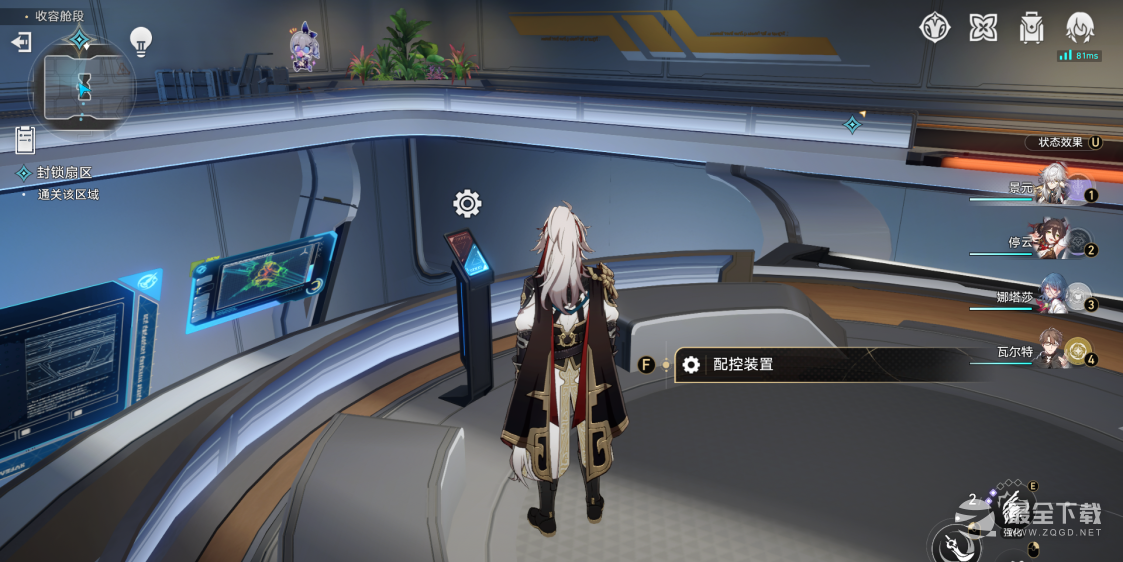Viewport: 1123px width, 562px height.
Task: Open the circular minimap
Action: 83,86
